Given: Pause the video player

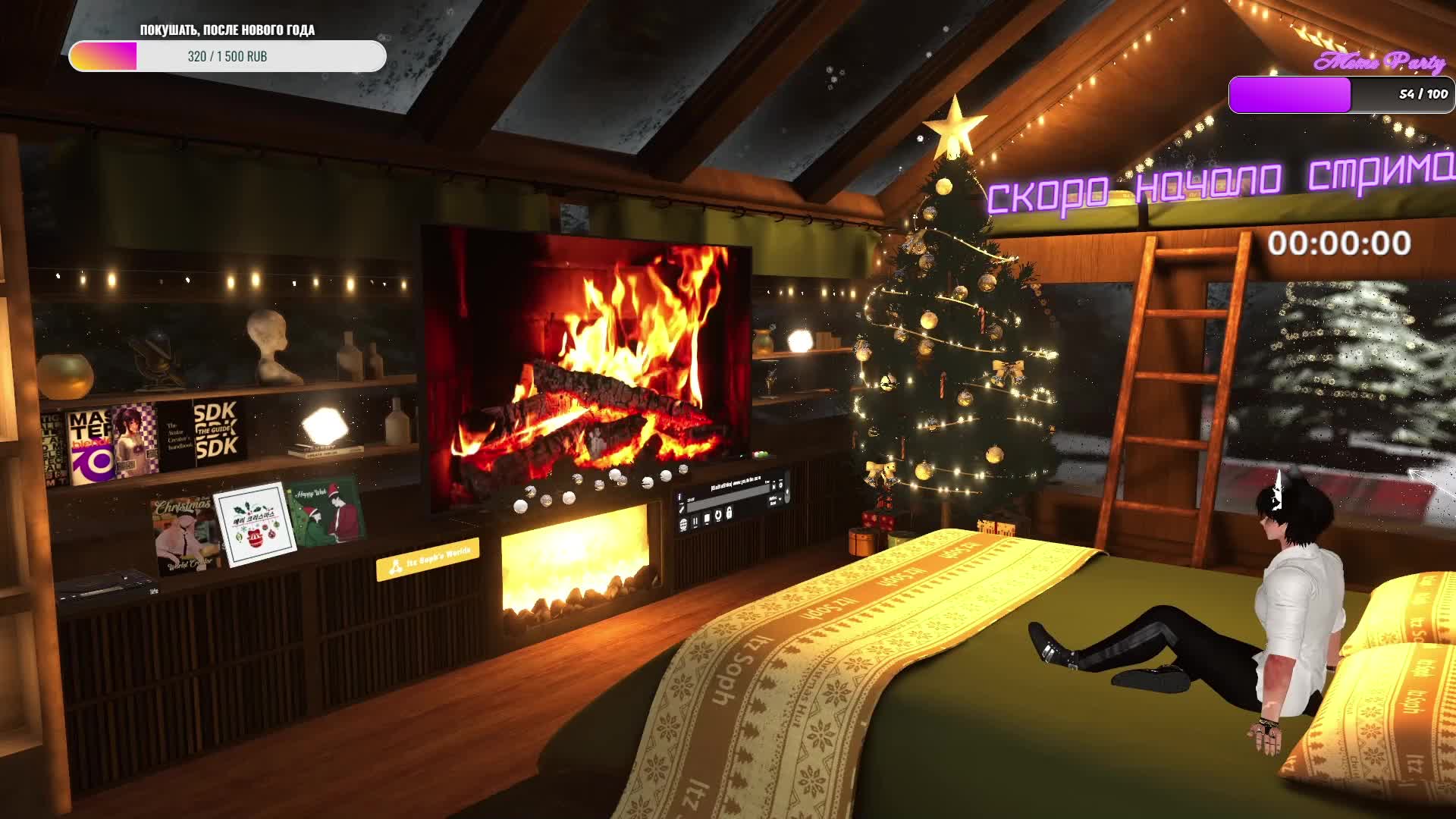Looking at the screenshot, I should tap(695, 522).
